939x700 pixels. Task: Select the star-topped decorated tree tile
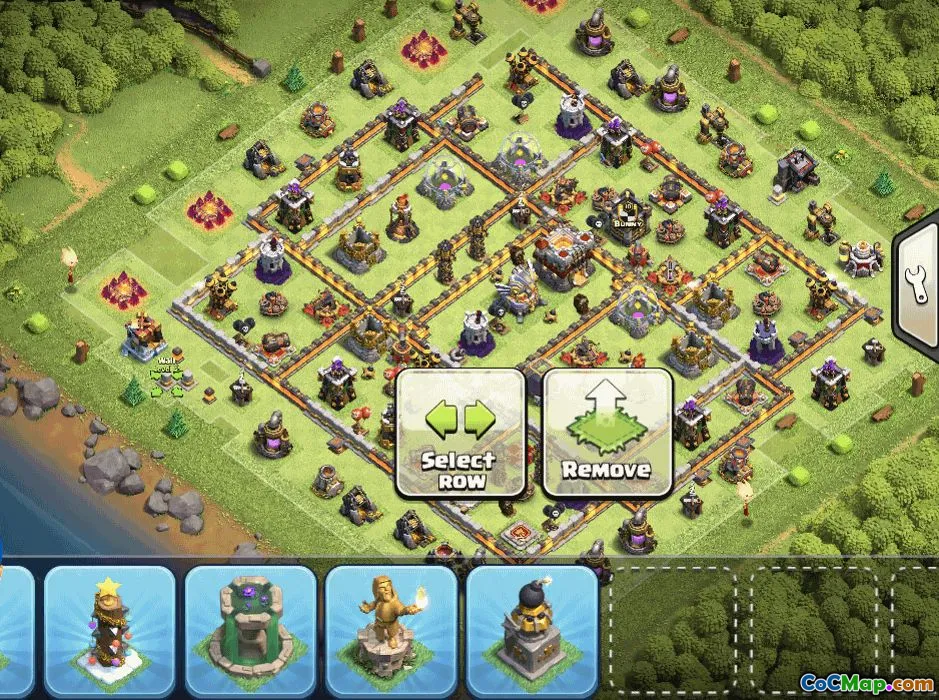(x=110, y=628)
